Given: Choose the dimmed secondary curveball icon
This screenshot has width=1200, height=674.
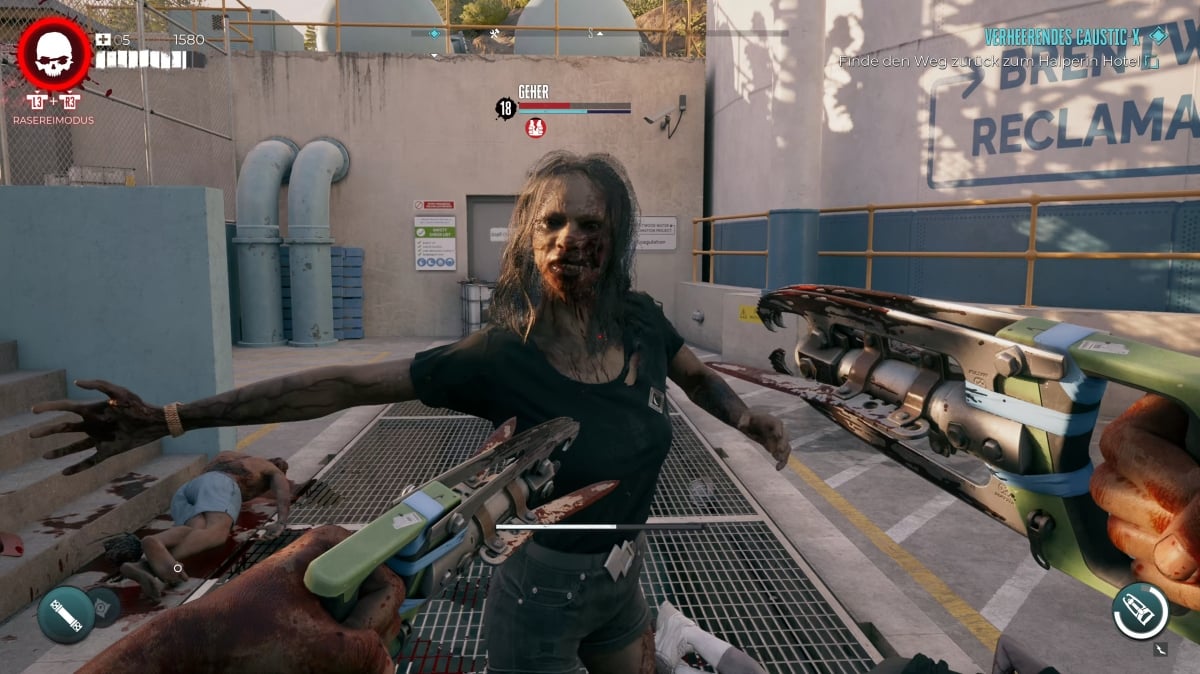Looking at the screenshot, I should click(104, 606).
